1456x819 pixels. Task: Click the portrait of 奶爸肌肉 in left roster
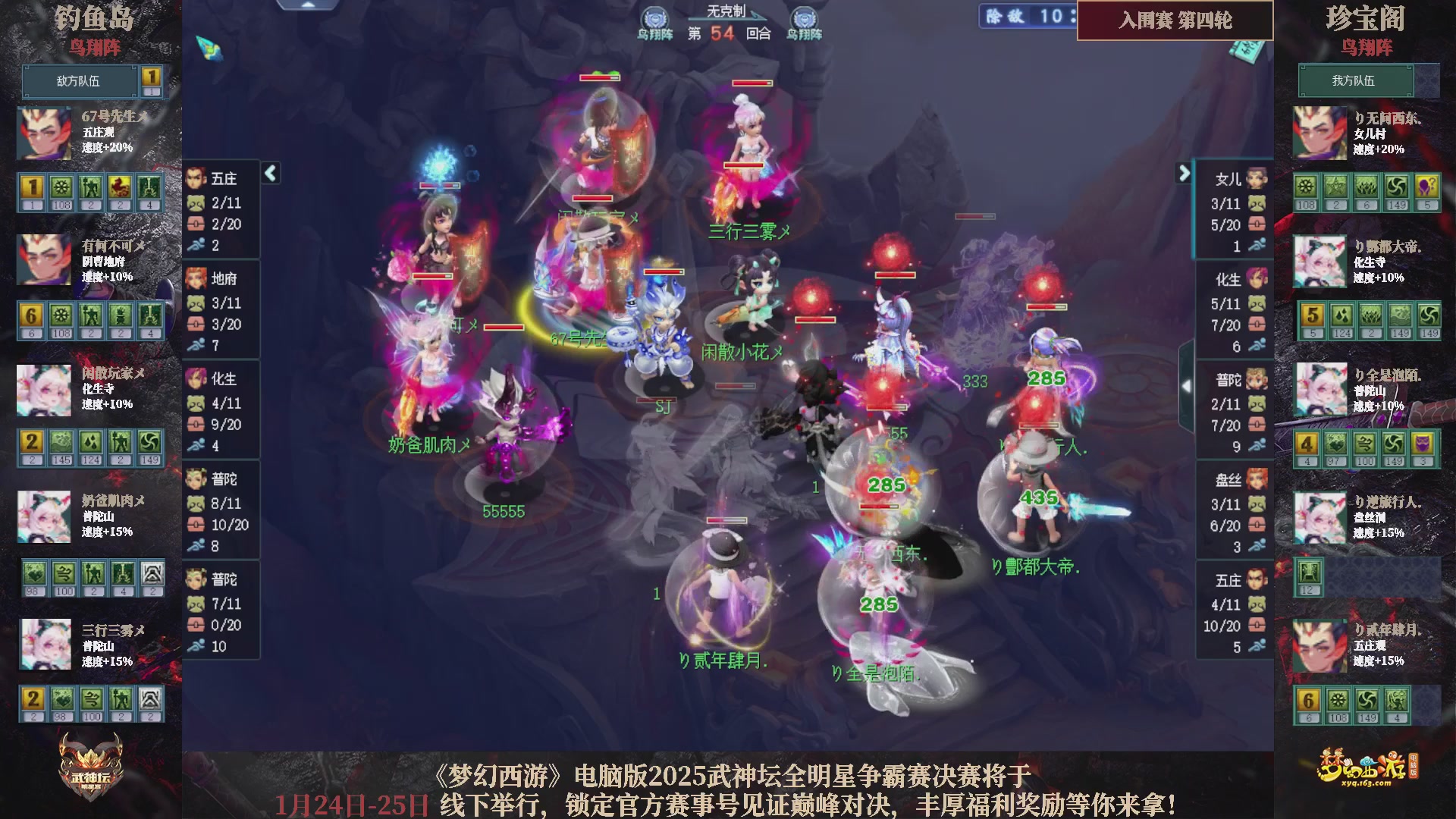(x=43, y=516)
